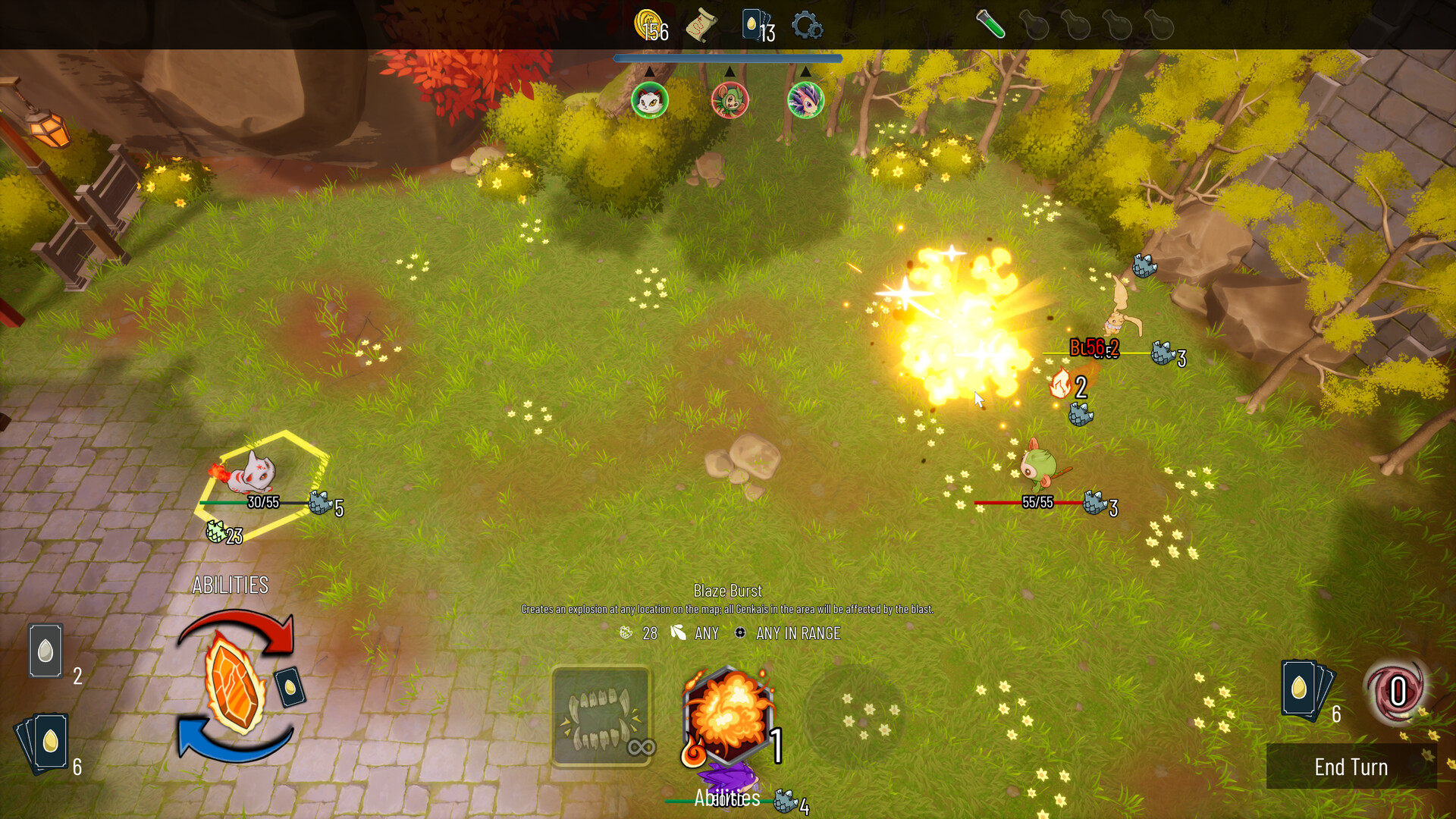Click the Blaze Burst description text

pos(728,607)
